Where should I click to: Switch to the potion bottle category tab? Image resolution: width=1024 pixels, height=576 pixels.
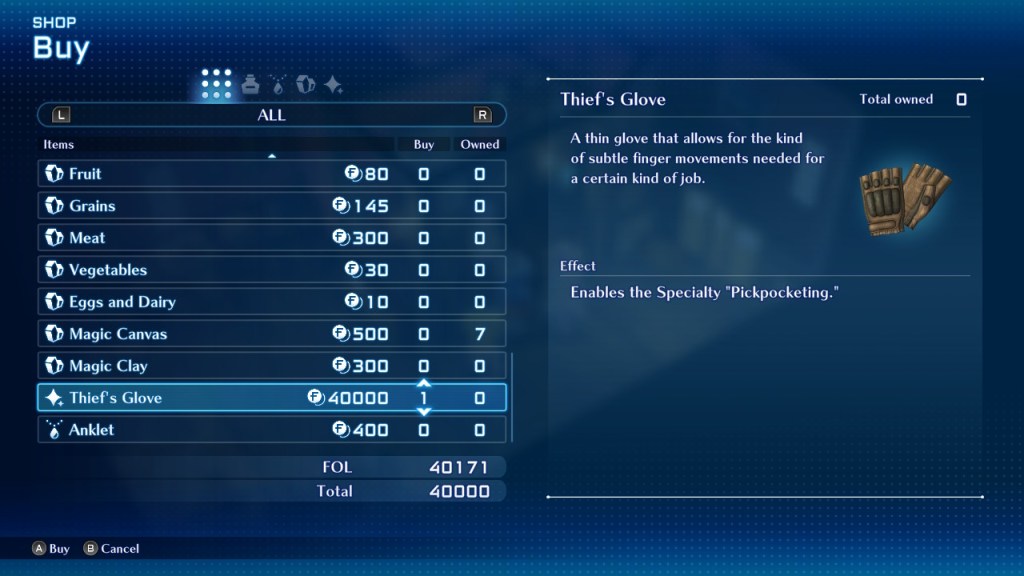250,85
